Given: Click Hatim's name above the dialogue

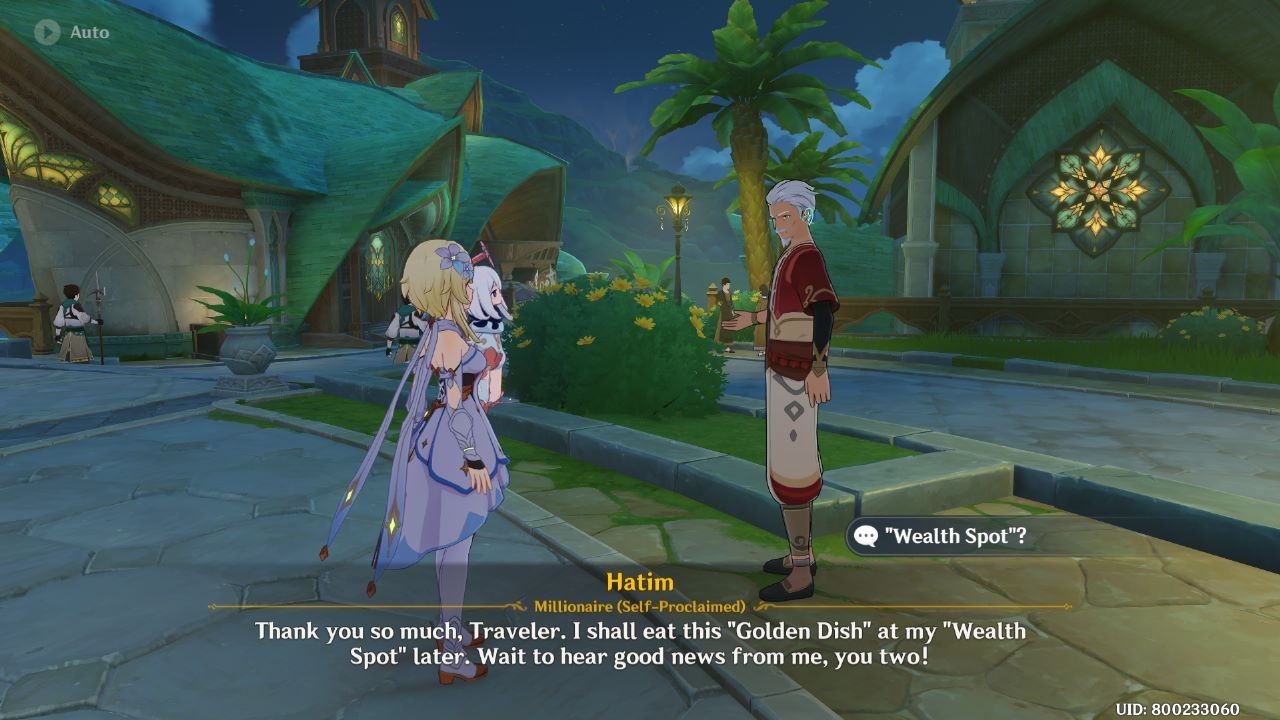Looking at the screenshot, I should point(640,582).
